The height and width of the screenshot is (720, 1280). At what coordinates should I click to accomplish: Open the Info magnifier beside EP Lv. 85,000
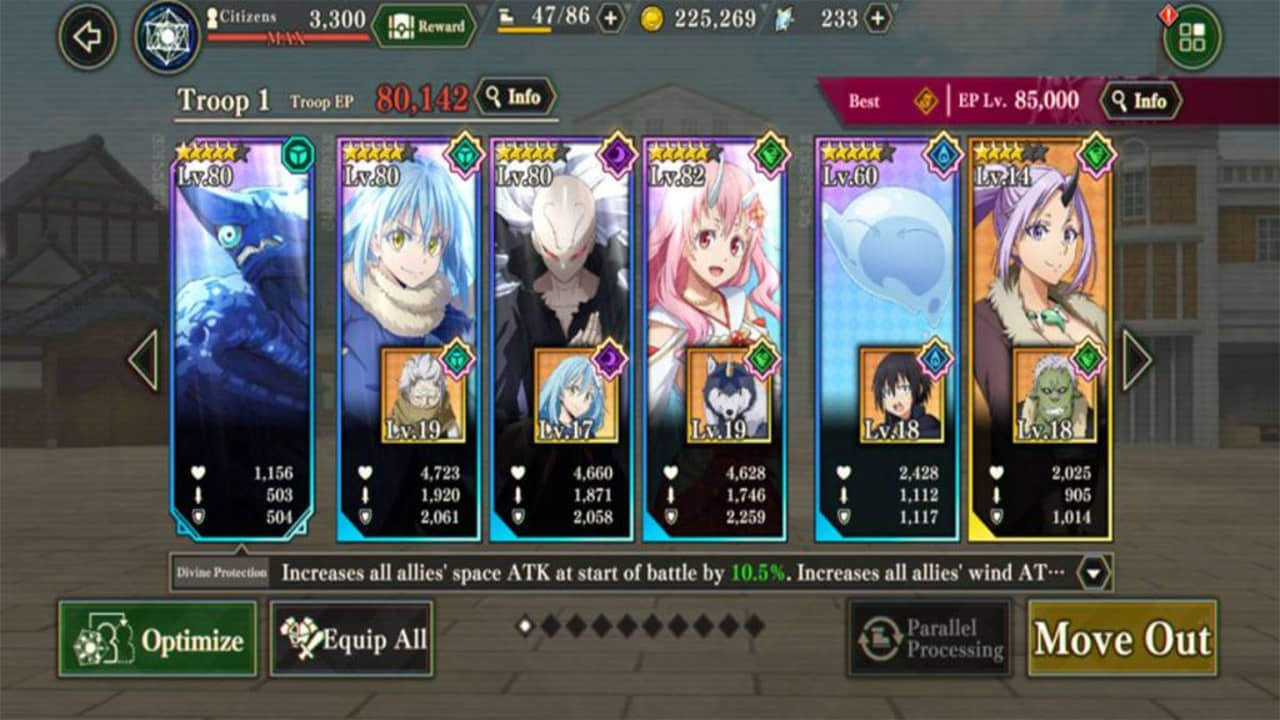1141,99
